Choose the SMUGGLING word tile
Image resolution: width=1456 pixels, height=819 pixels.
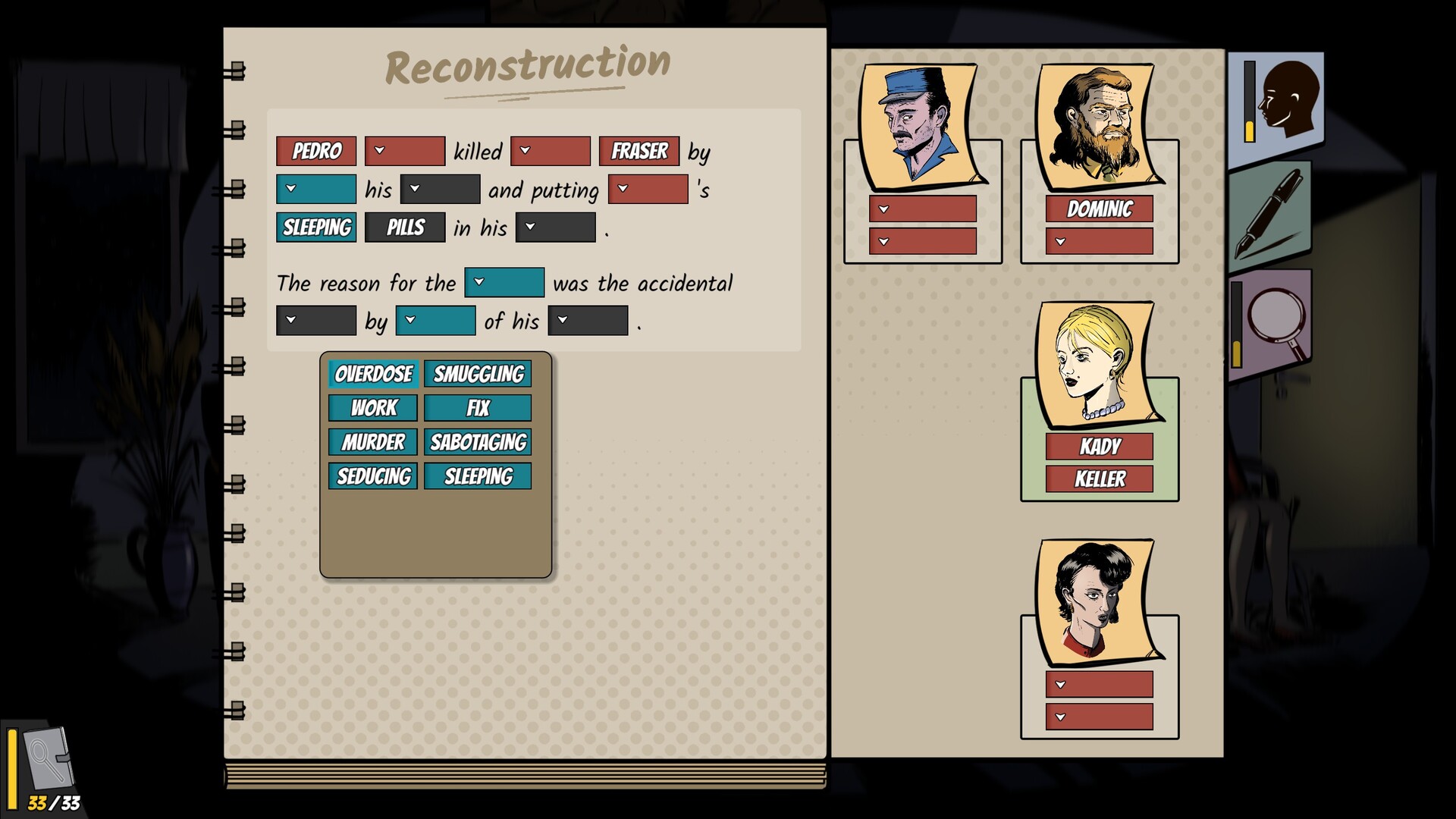[x=478, y=374]
